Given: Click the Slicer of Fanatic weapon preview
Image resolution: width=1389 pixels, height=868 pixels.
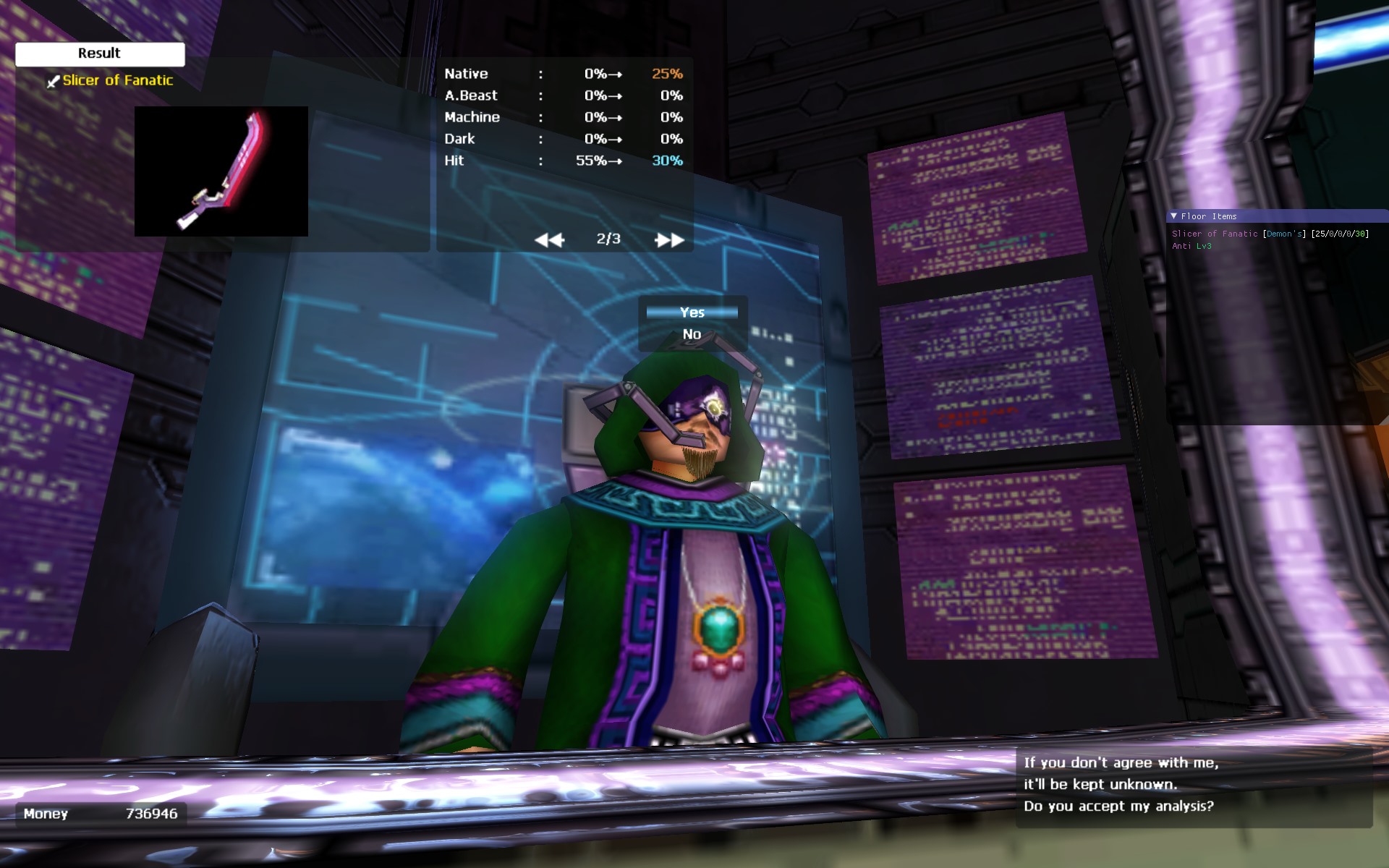Looking at the screenshot, I should click(221, 171).
